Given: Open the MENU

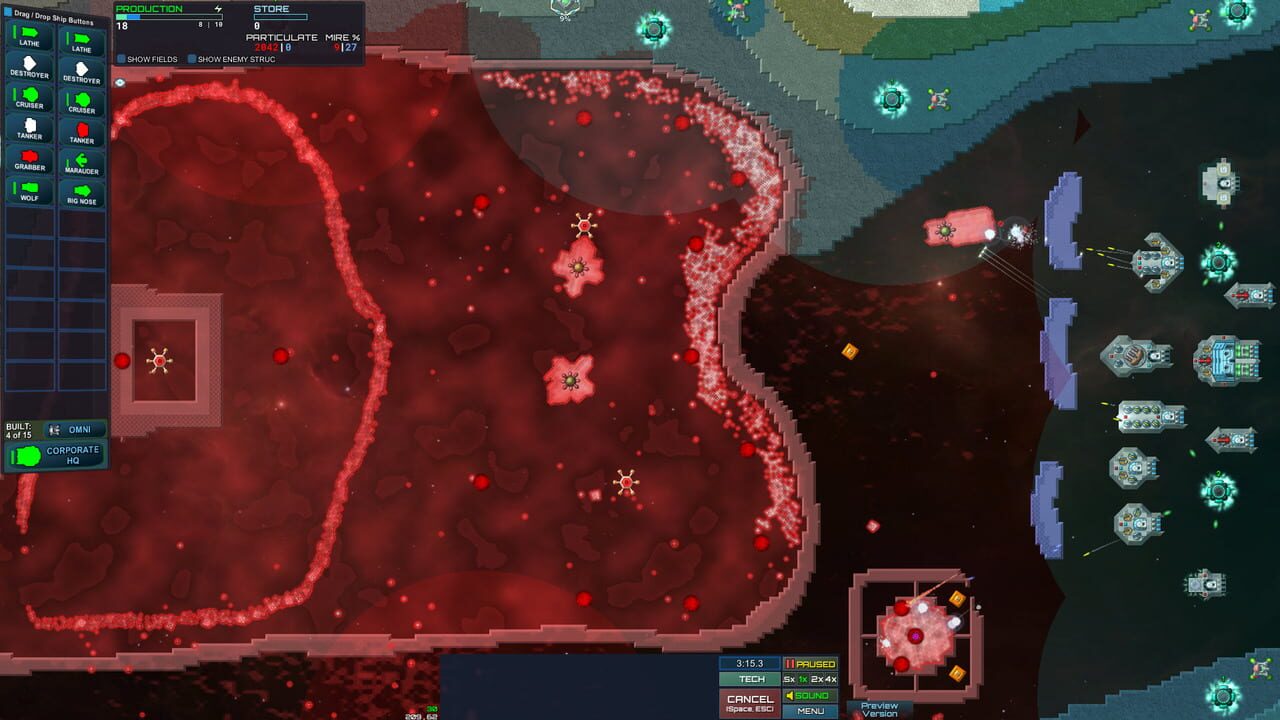Looking at the screenshot, I should click(x=811, y=711).
